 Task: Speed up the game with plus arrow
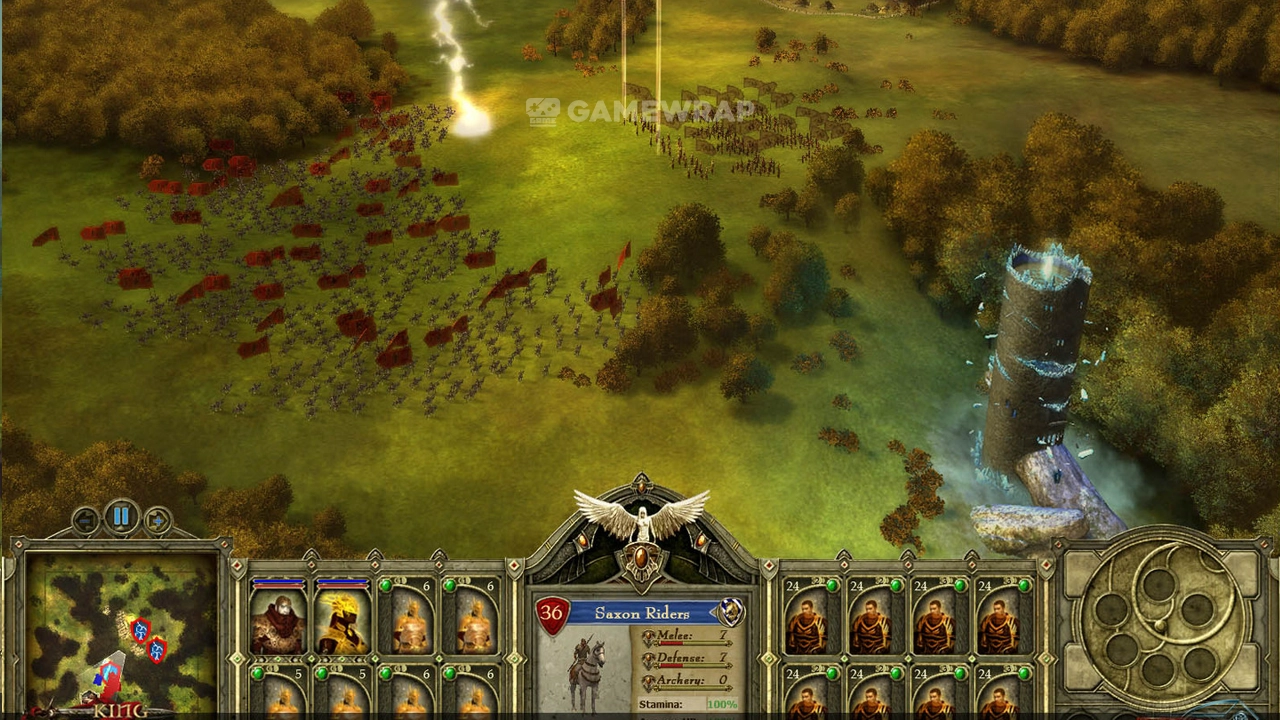157,520
